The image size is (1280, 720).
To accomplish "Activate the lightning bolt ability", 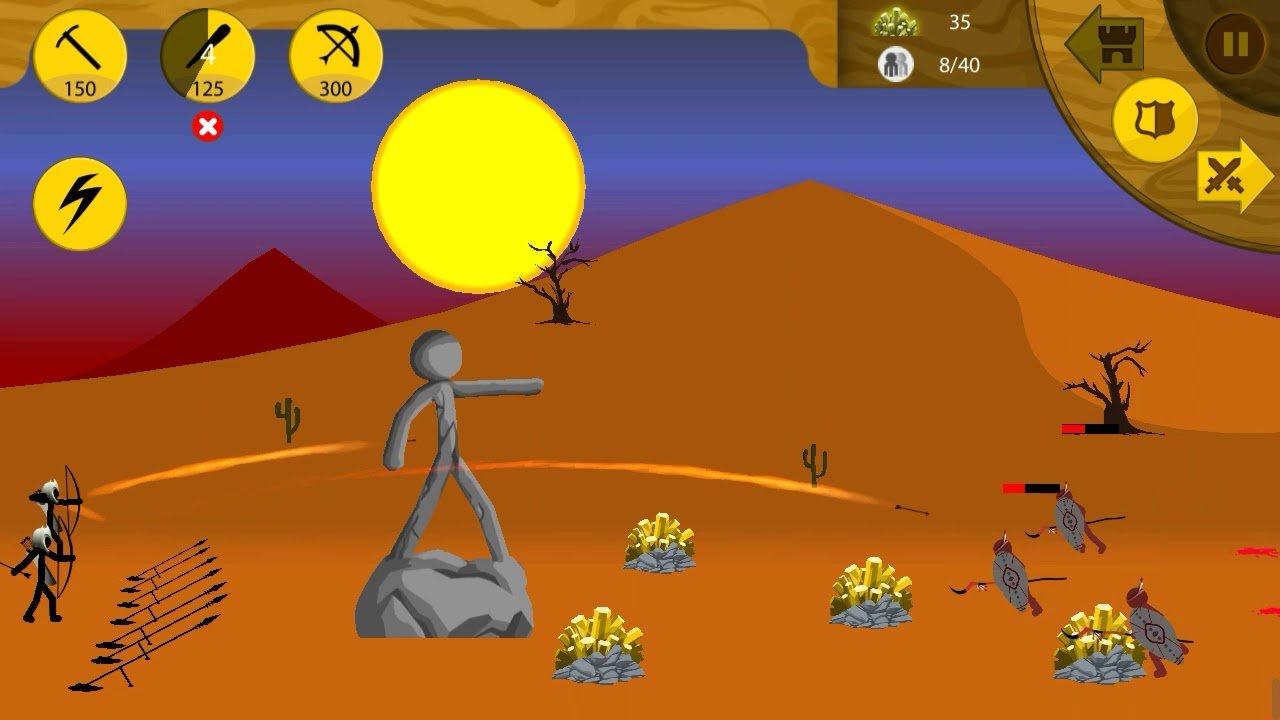I will click(x=80, y=204).
